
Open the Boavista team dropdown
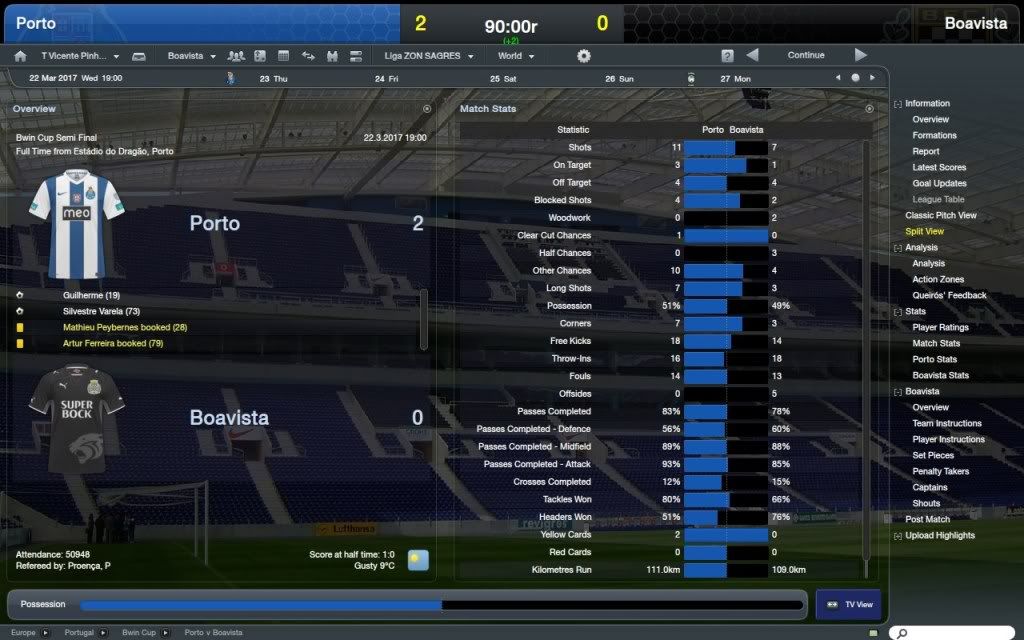click(x=190, y=56)
